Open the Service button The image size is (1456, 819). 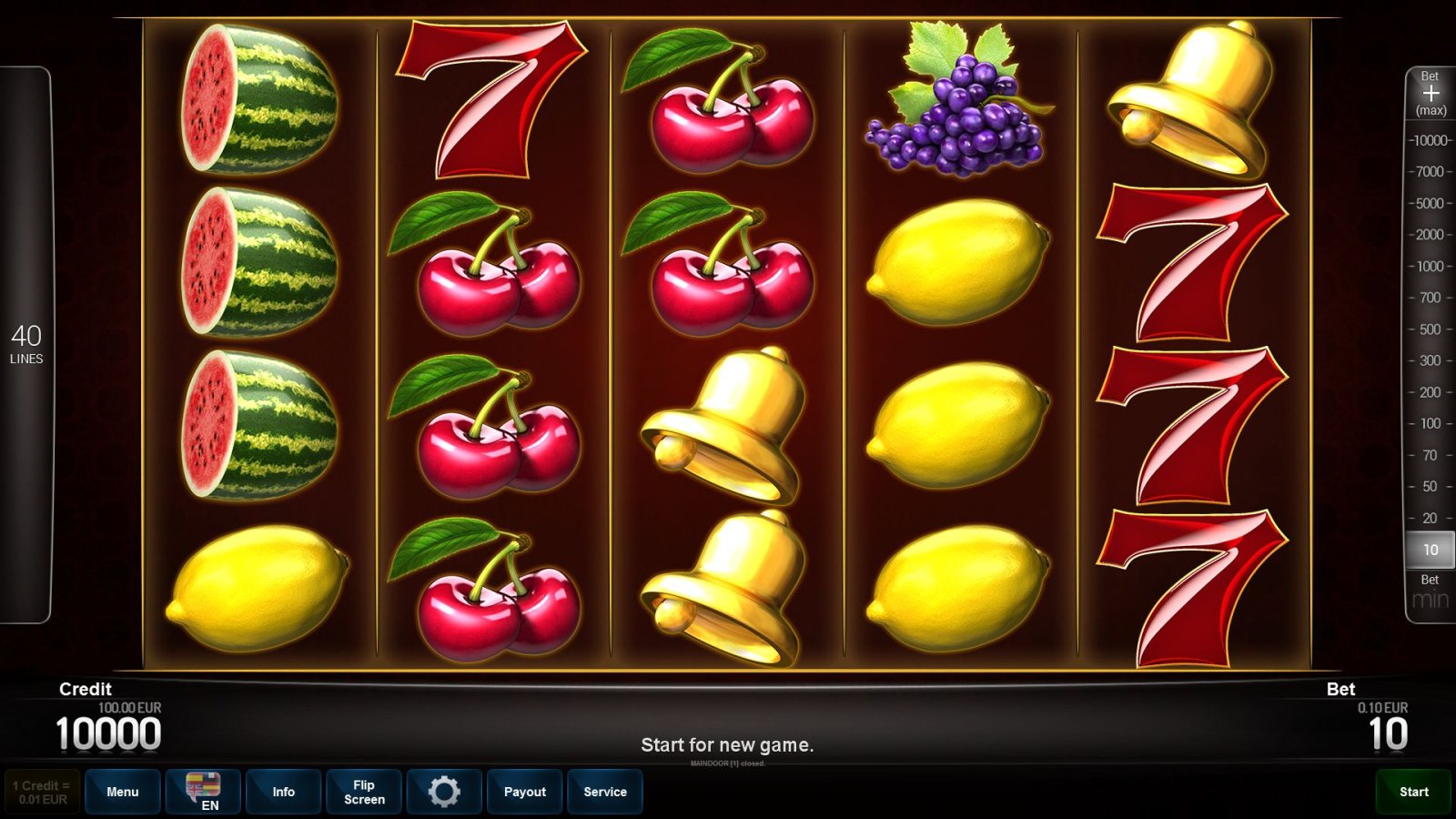[605, 792]
